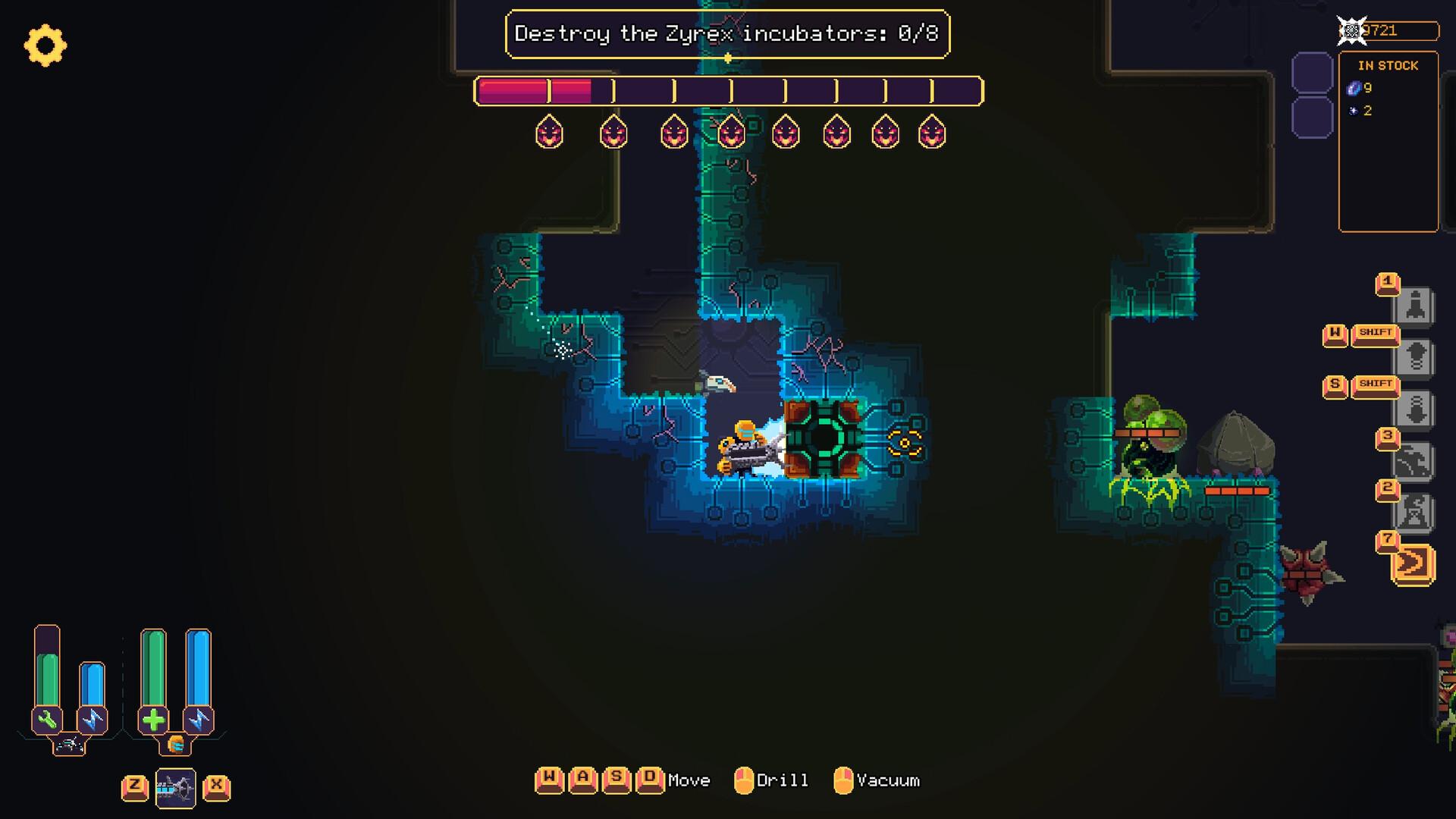
Task: Expand the settings gear menu
Action: click(x=45, y=45)
